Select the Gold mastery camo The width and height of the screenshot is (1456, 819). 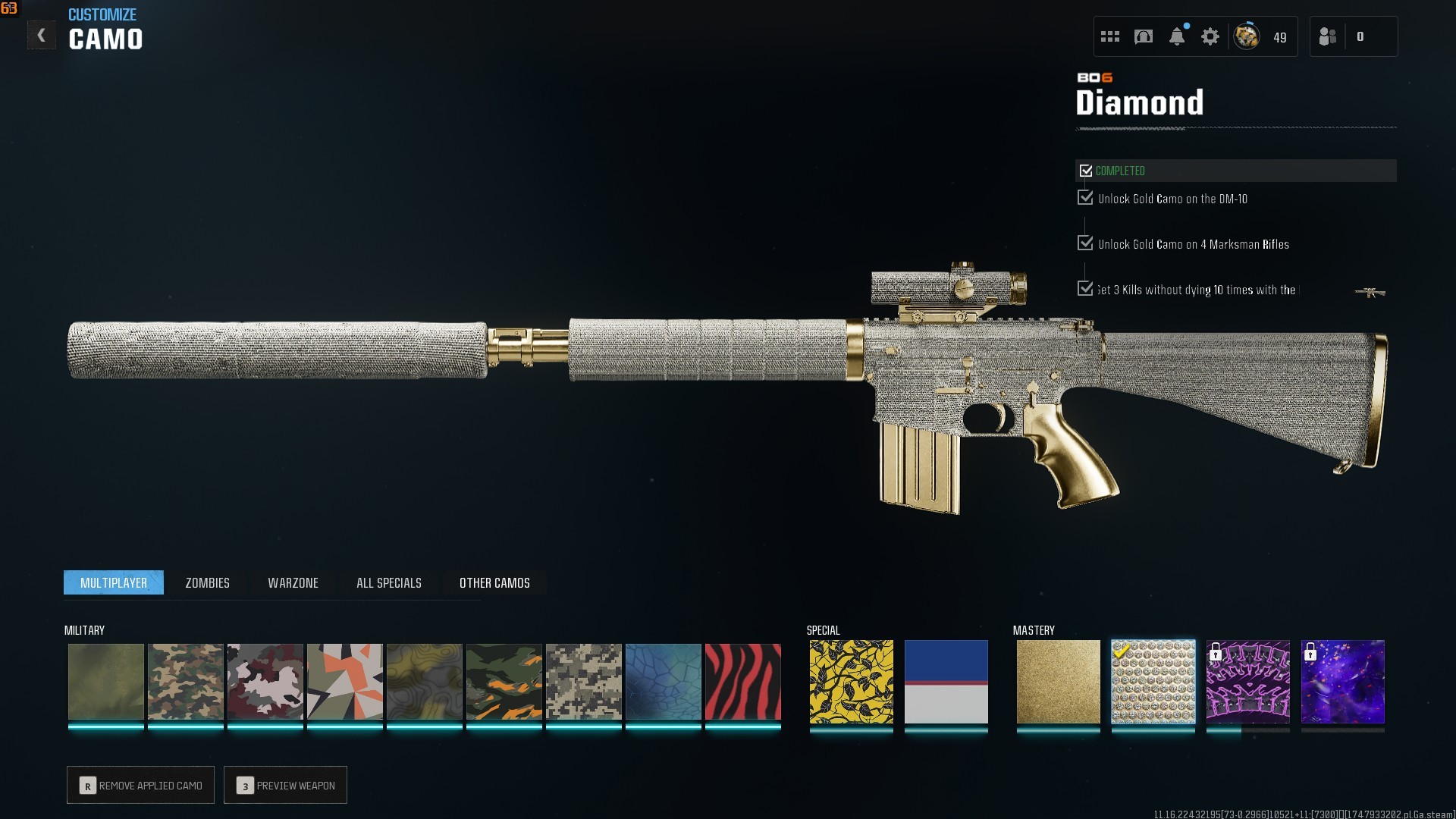click(1058, 682)
